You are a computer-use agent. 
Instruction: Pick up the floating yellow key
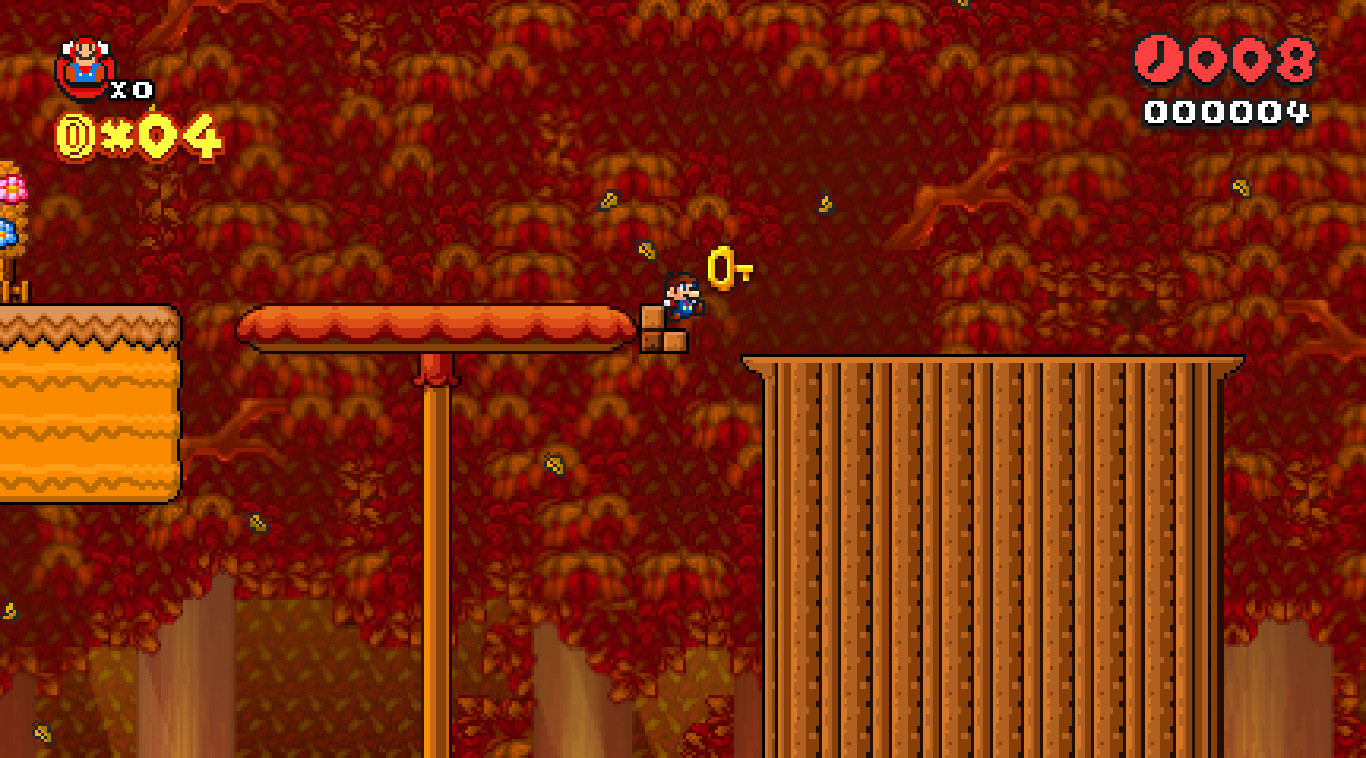click(x=721, y=267)
